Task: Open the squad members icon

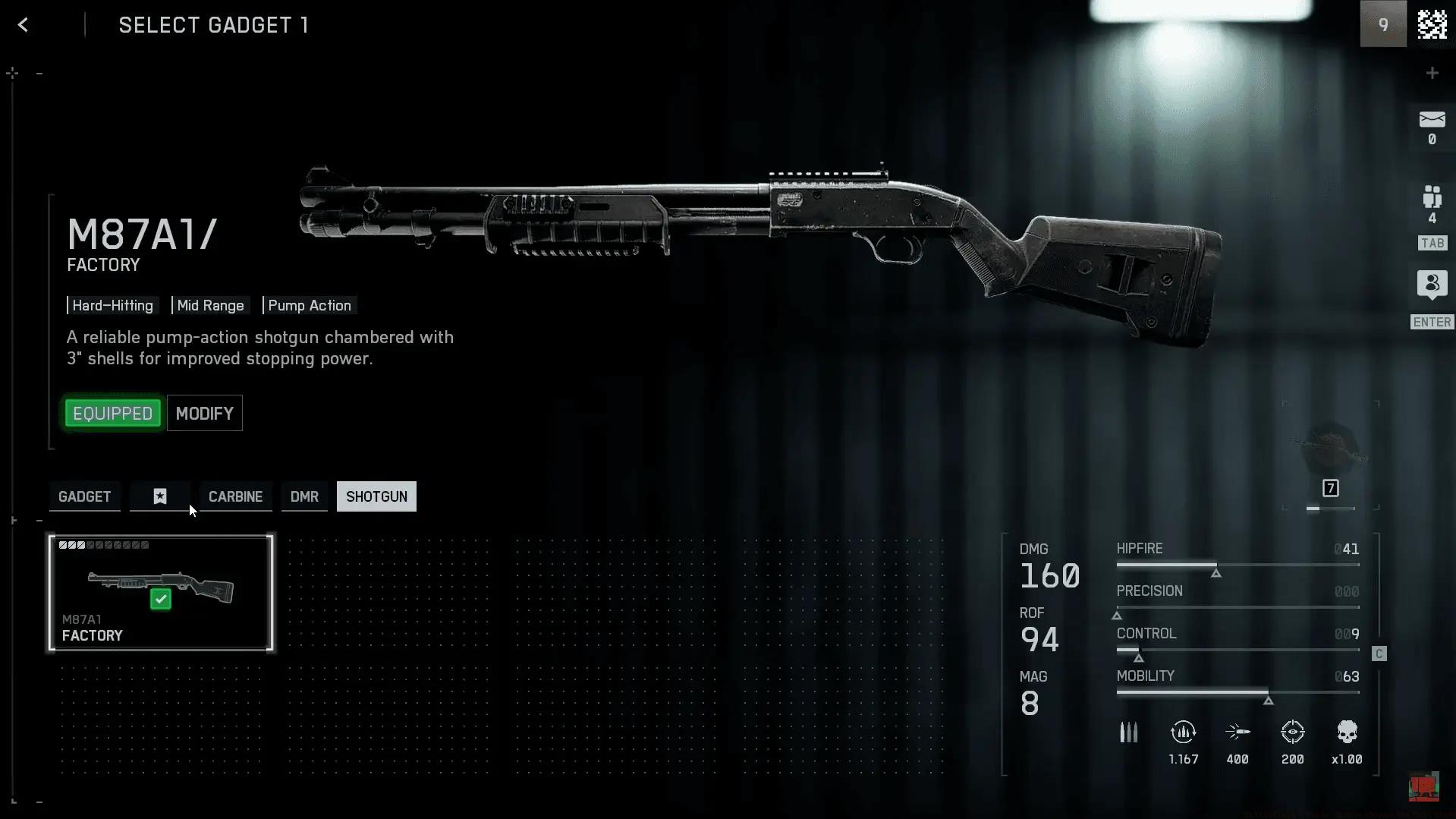Action: (x=1432, y=197)
